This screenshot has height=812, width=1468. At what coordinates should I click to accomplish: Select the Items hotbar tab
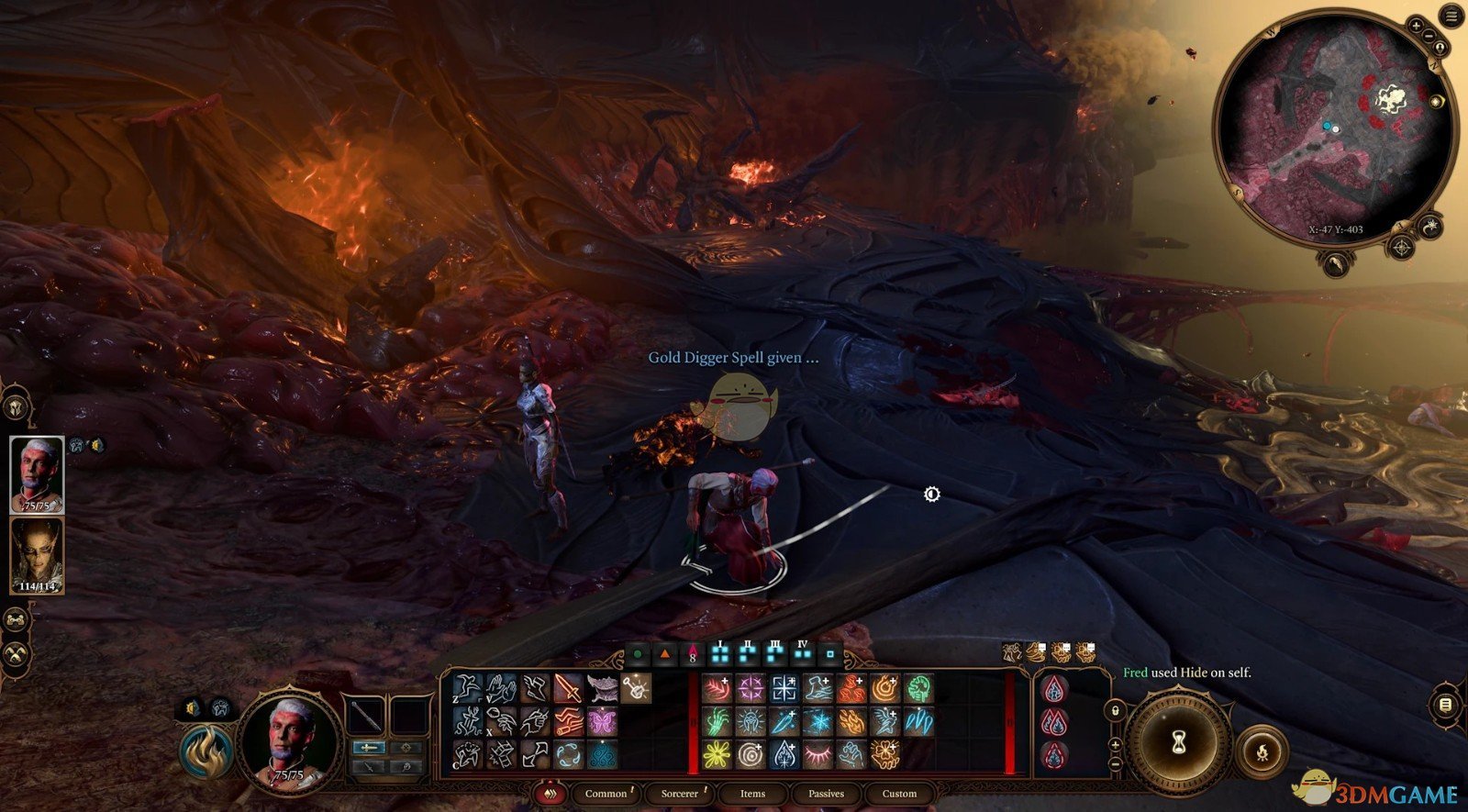point(752,794)
